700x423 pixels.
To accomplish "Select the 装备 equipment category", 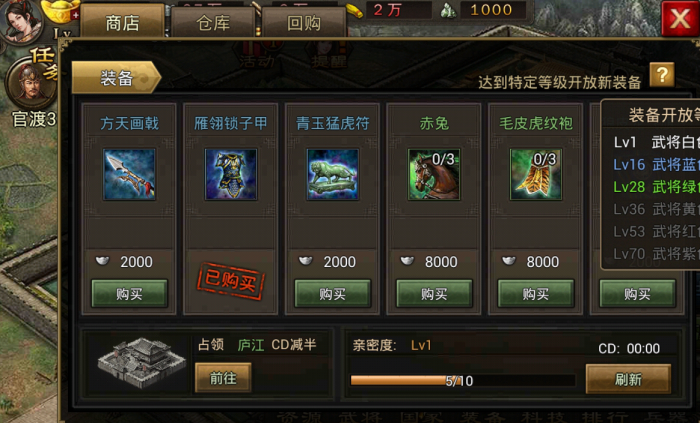I will tap(115, 78).
